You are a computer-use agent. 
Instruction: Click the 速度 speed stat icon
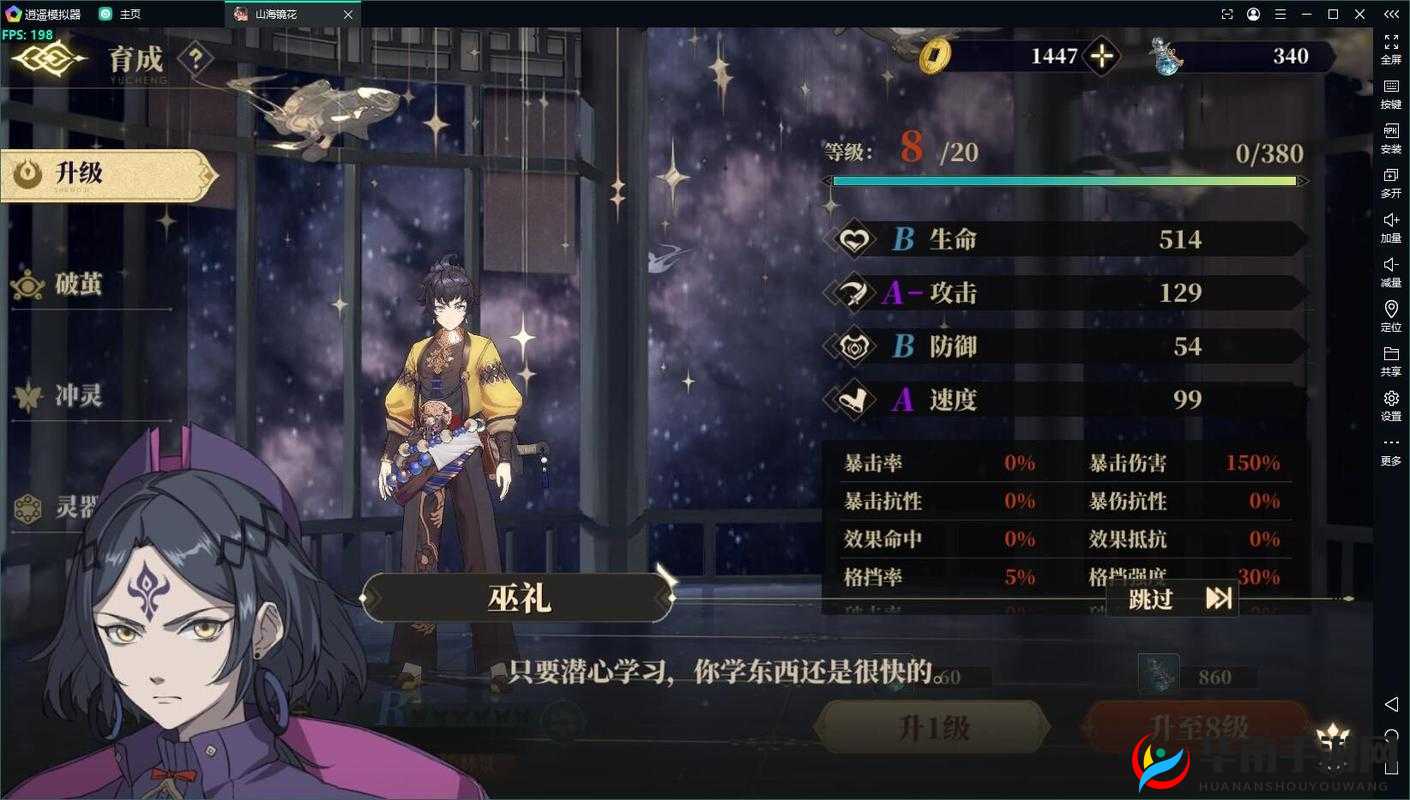(856, 400)
